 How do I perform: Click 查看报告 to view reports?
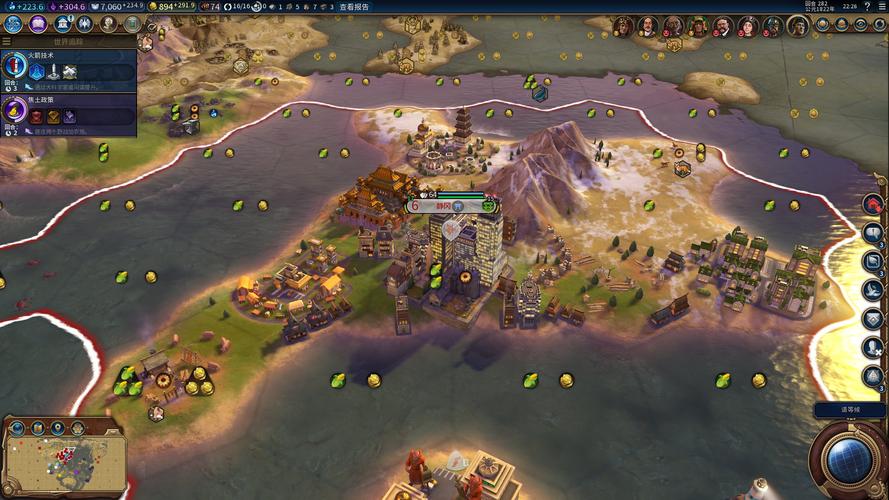point(353,6)
